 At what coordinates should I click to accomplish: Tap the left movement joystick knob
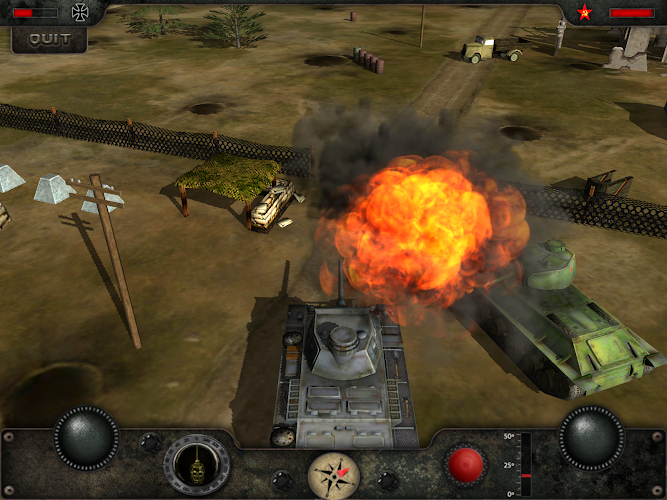point(87,437)
